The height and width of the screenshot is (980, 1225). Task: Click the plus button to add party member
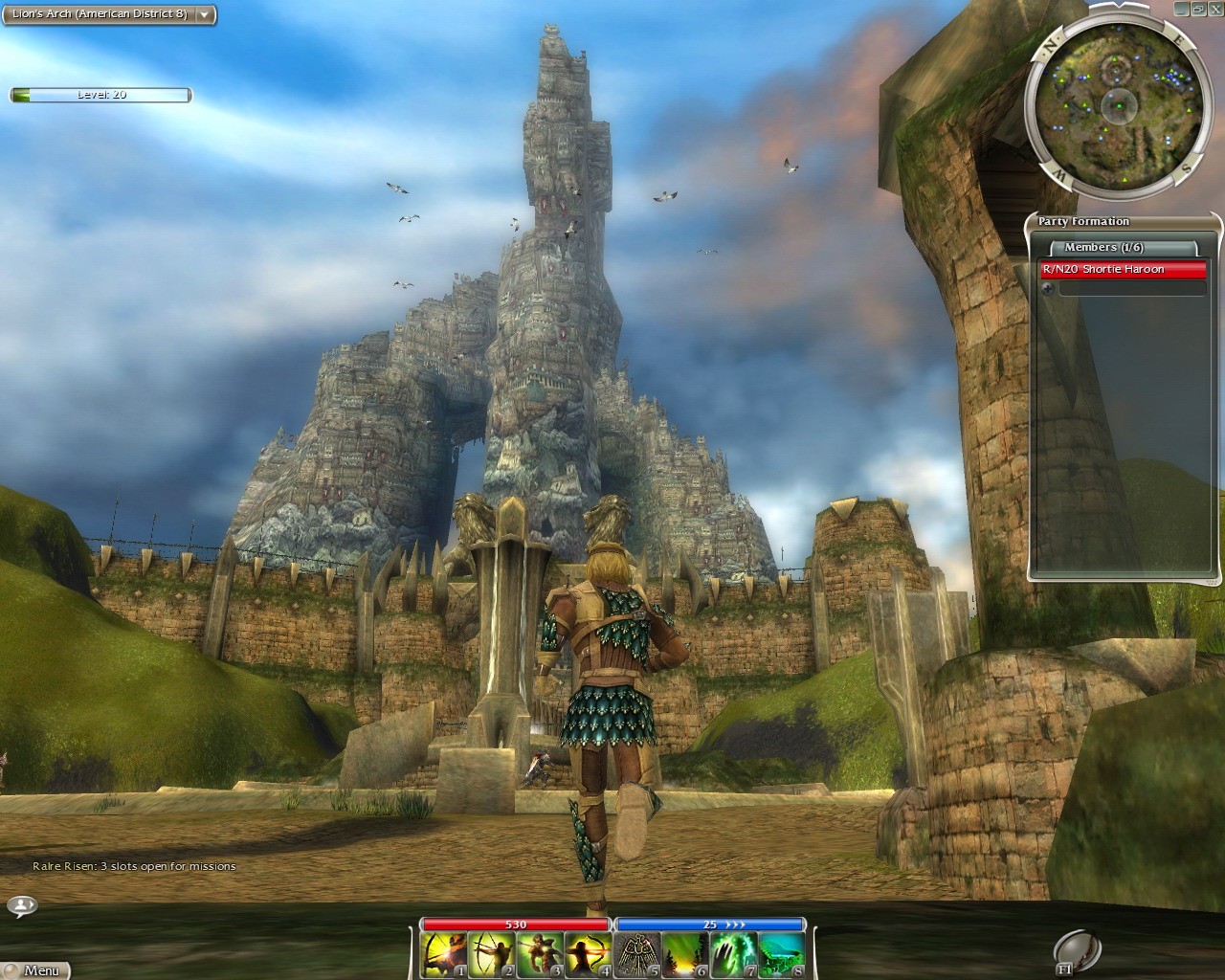(1047, 288)
